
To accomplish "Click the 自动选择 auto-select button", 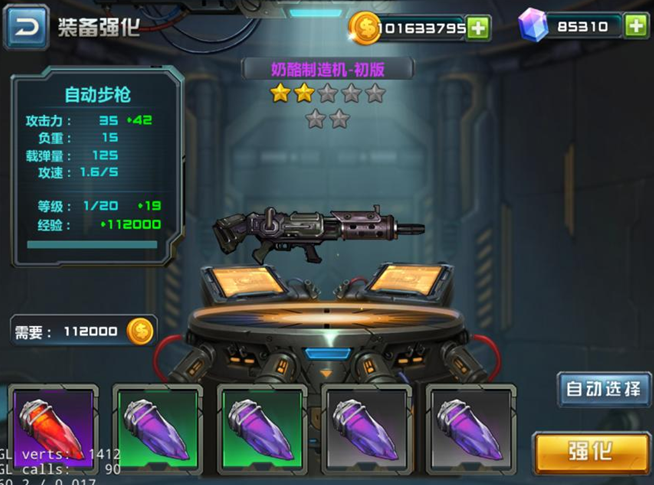I will (x=603, y=389).
